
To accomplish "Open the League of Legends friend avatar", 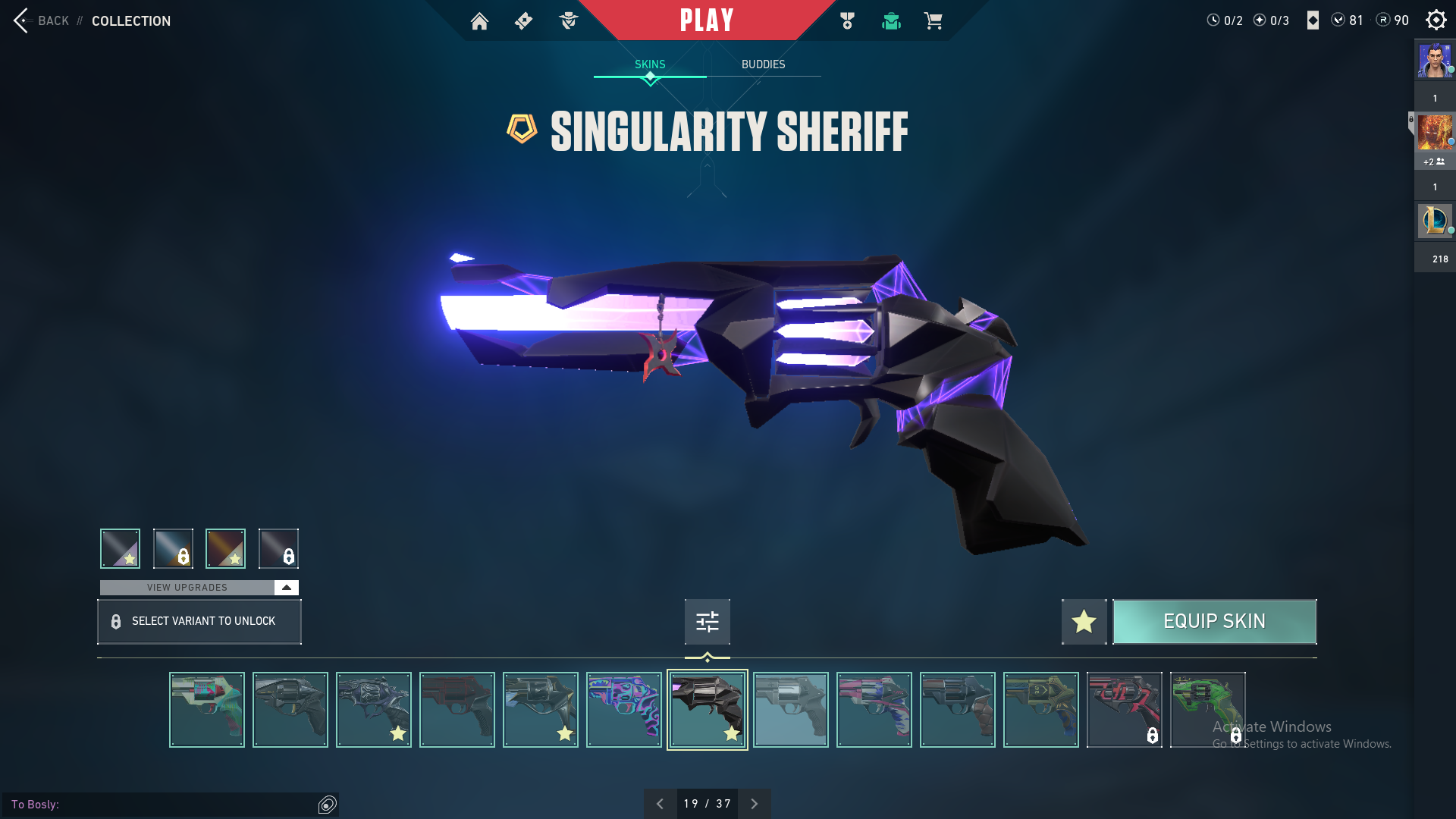I will point(1435,221).
